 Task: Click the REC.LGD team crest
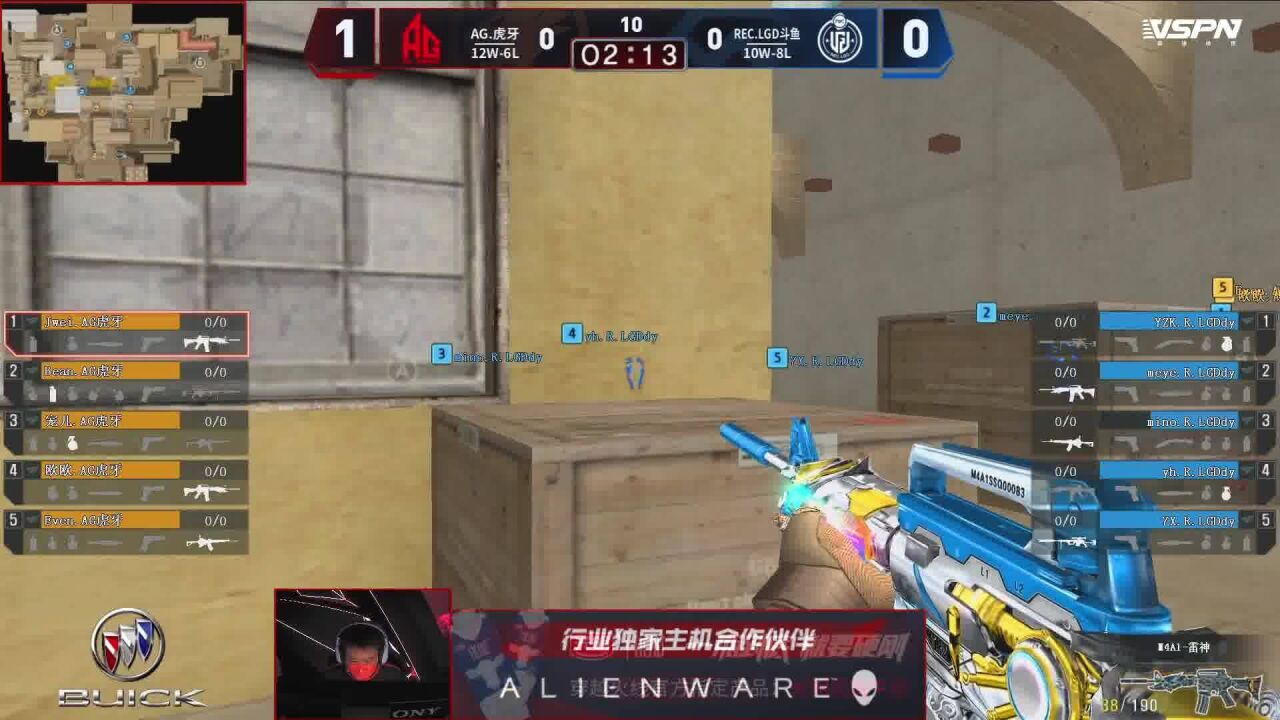[x=838, y=40]
